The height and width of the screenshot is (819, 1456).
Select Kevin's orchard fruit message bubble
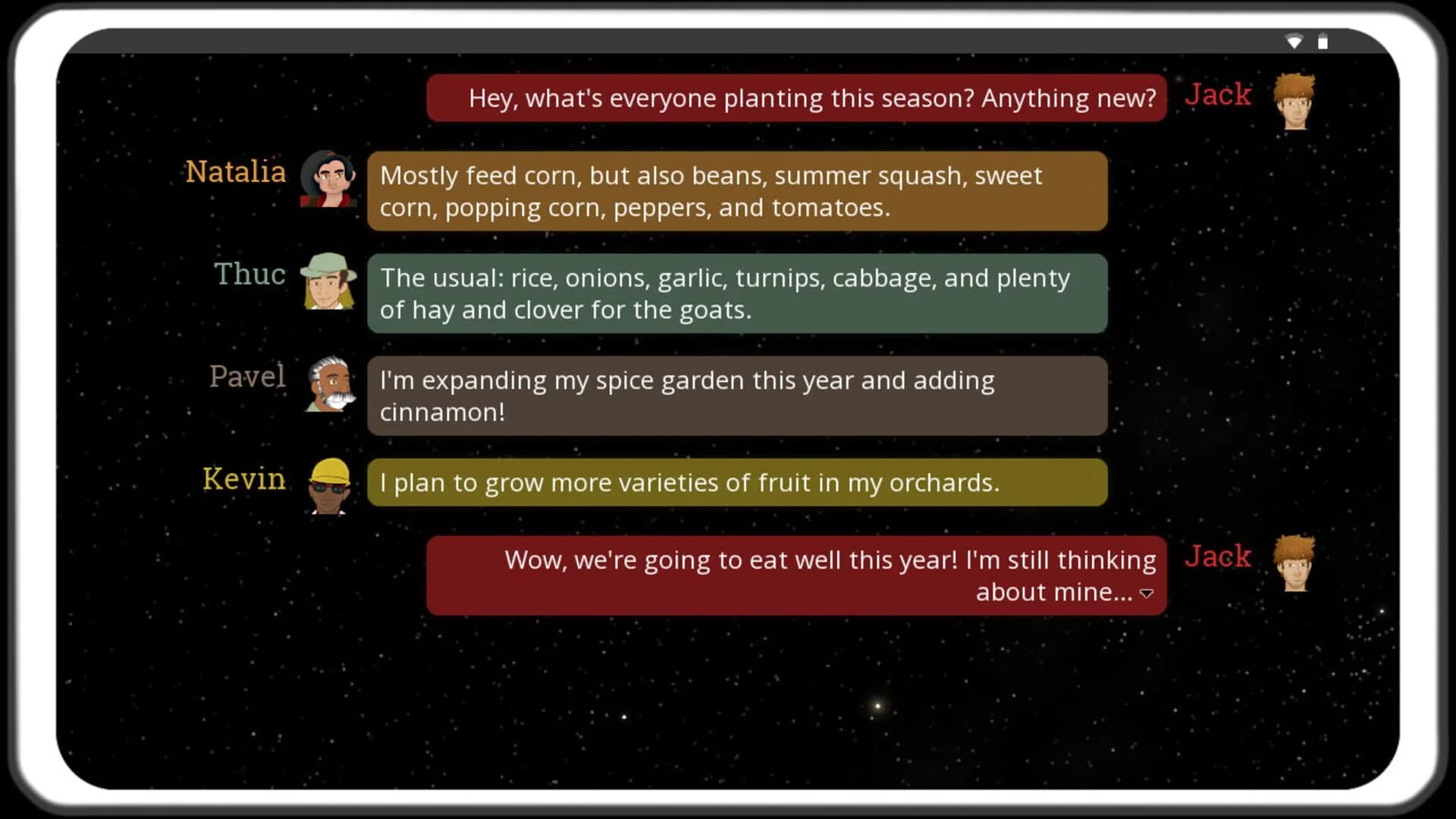click(x=736, y=482)
